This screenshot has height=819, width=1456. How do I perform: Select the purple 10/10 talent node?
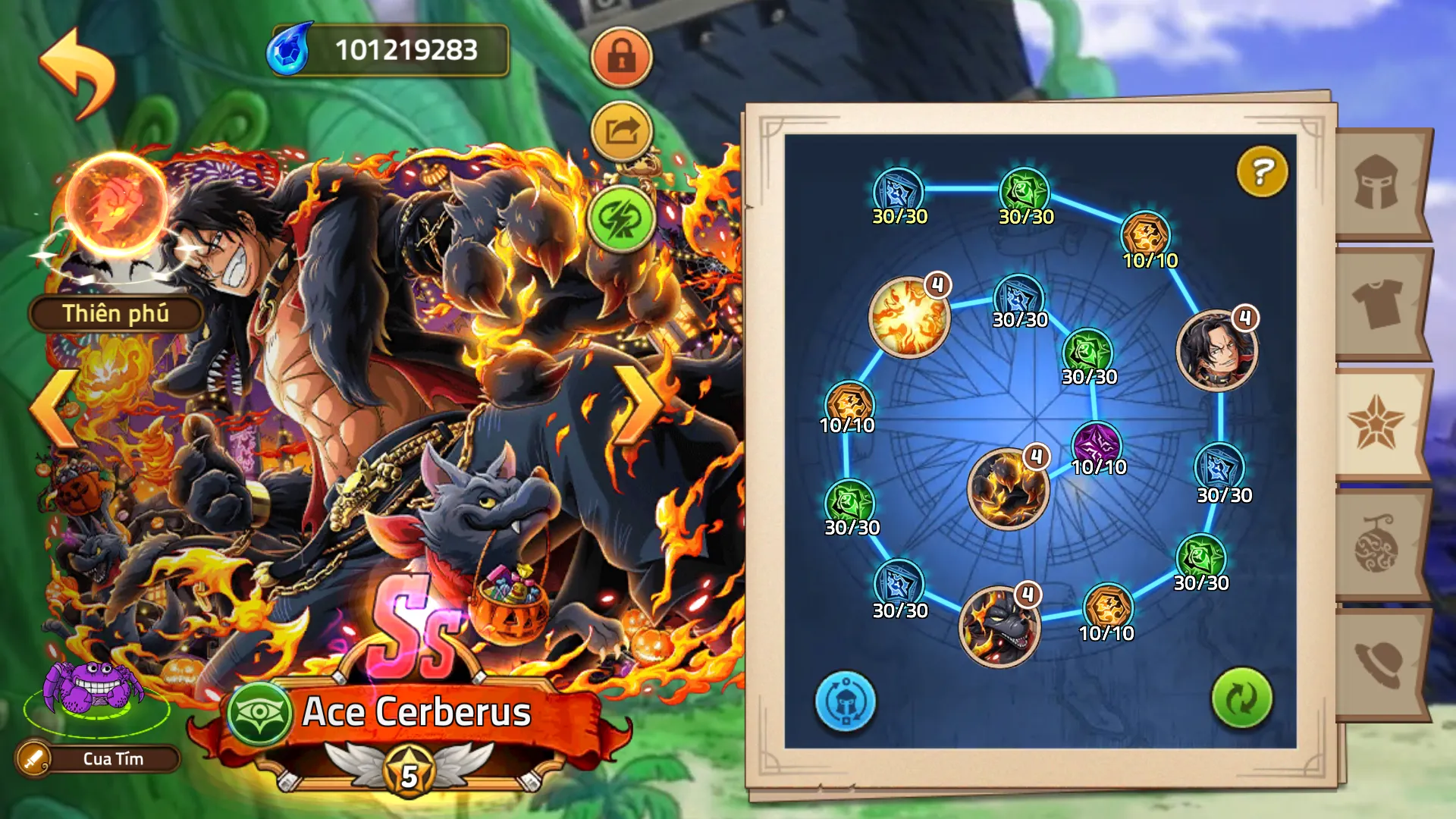tap(1096, 443)
